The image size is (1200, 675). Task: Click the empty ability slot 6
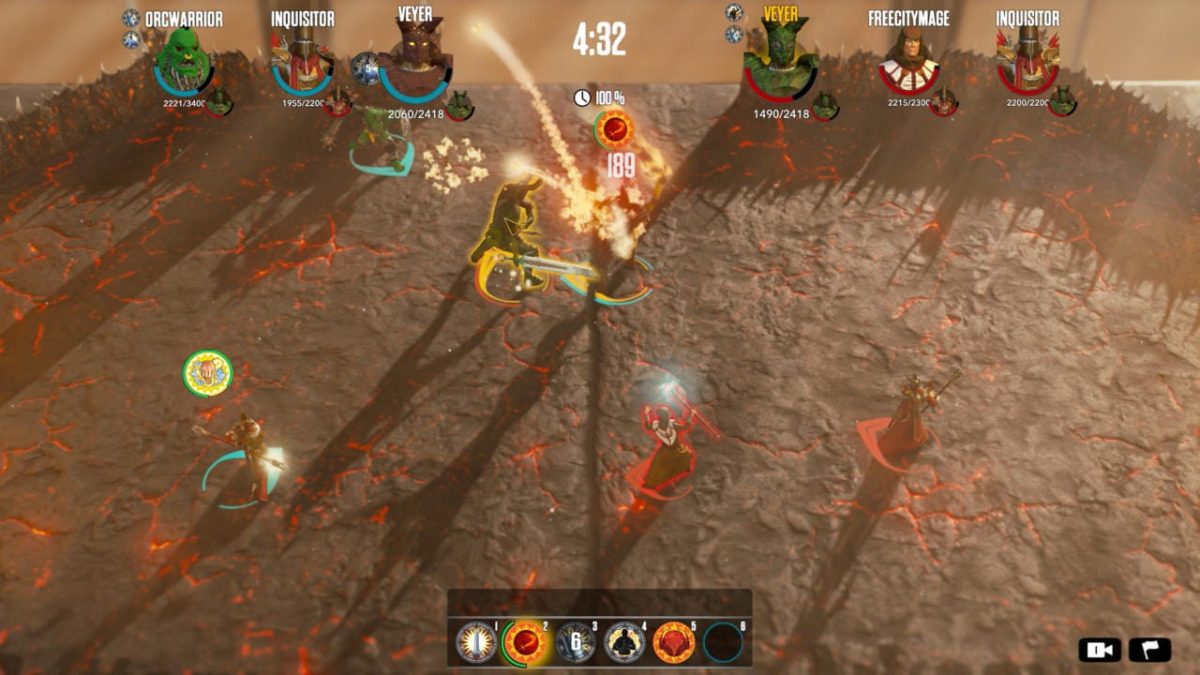723,643
